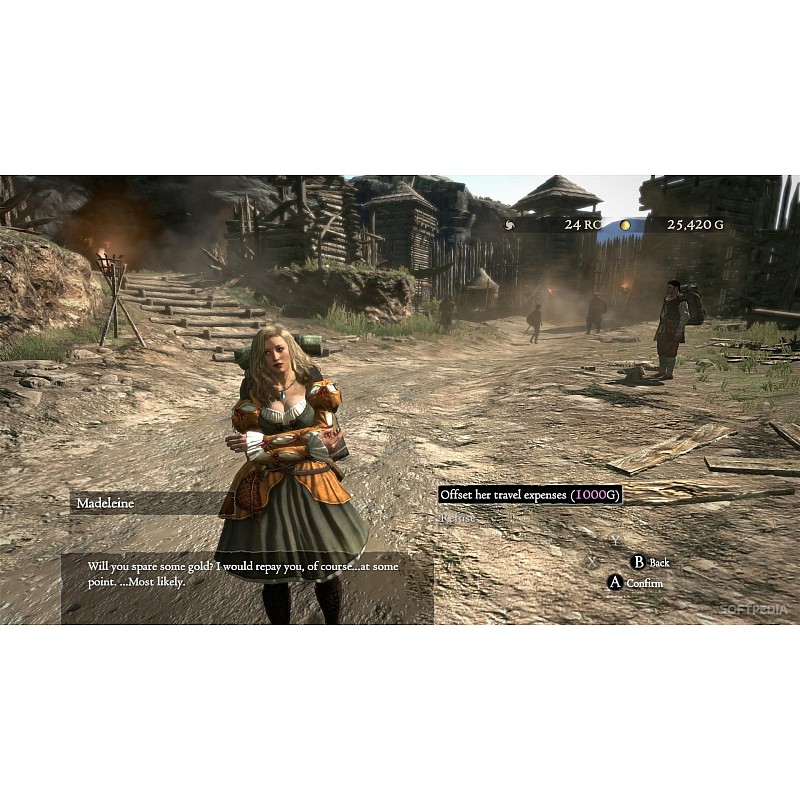Select the Refuse dialogue option
800x800 pixels.
(x=457, y=518)
